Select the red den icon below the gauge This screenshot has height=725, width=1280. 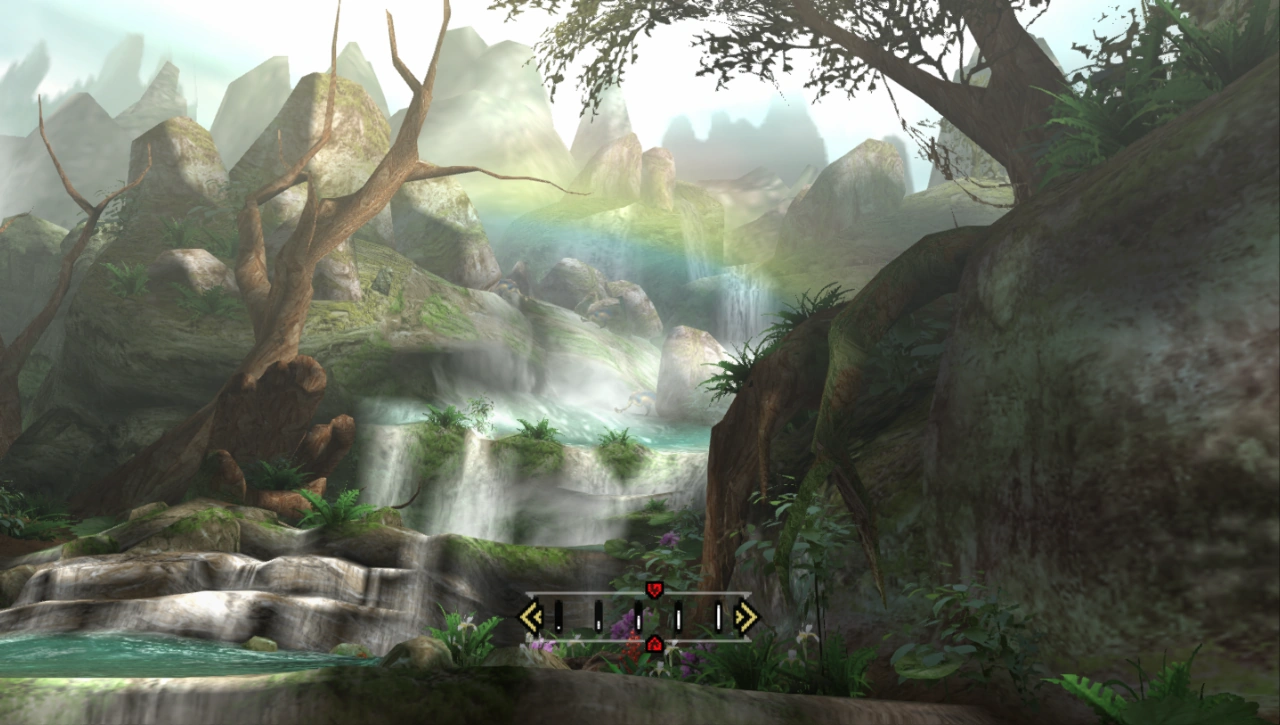click(x=654, y=645)
